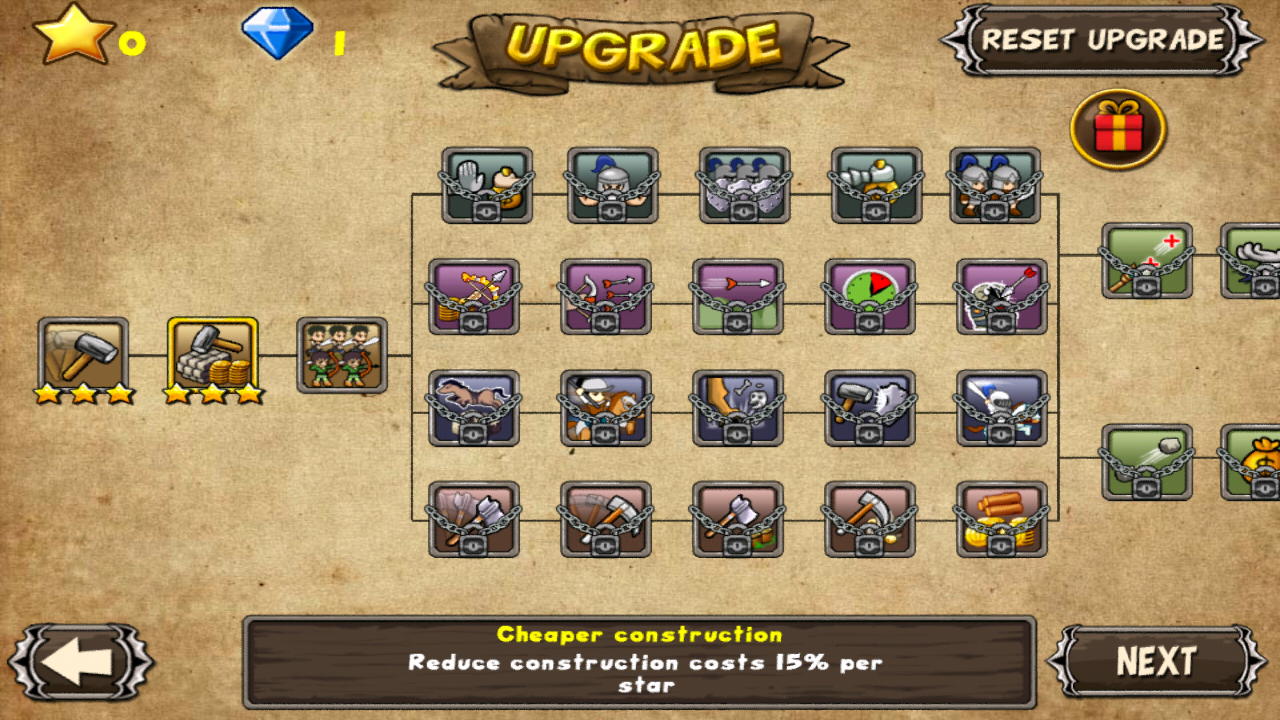Viewport: 1280px width, 720px height.
Task: Click the locked armored shield-wall trio upgrade
Action: (742, 185)
